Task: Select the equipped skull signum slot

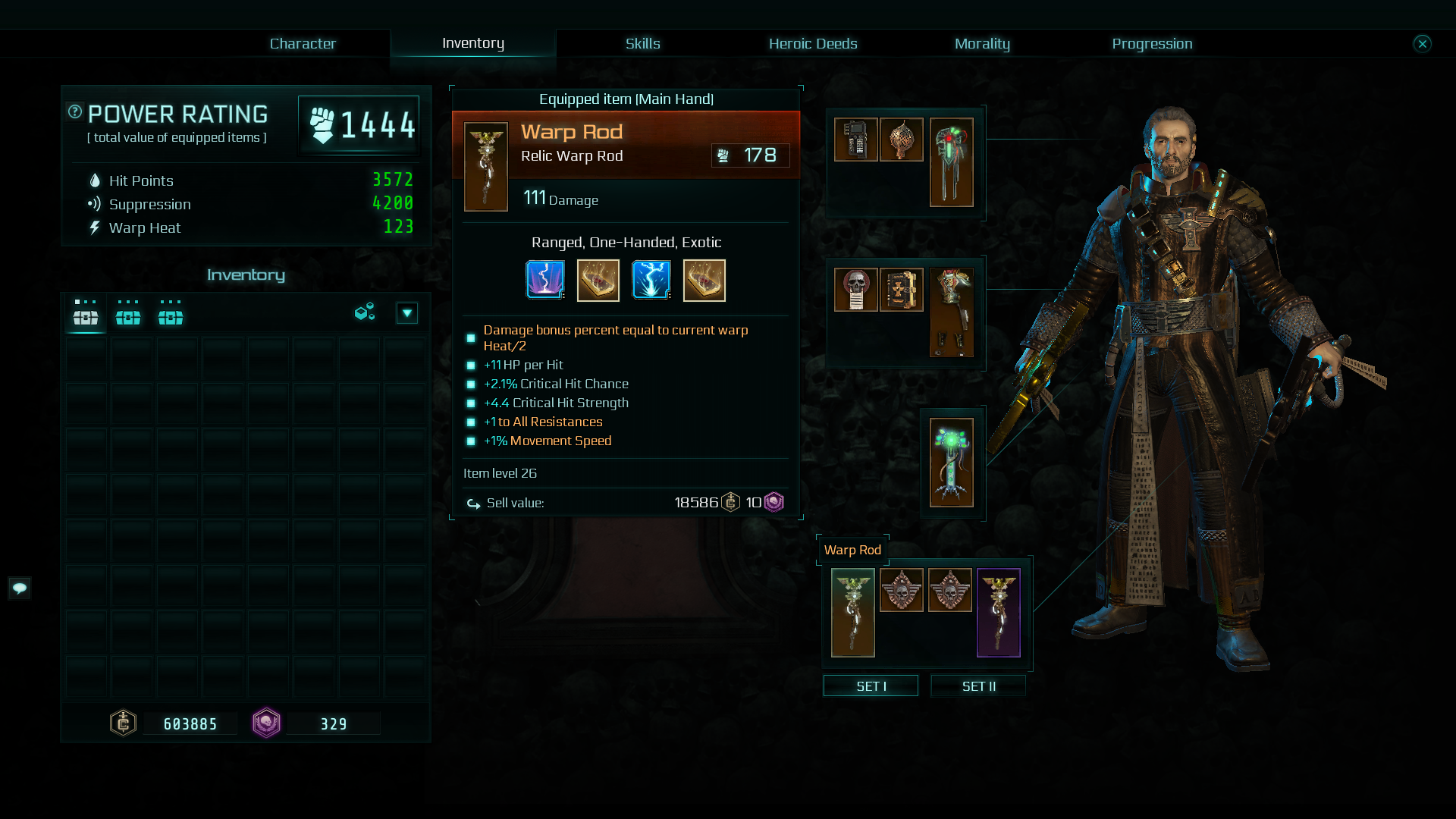Action: pos(901,589)
